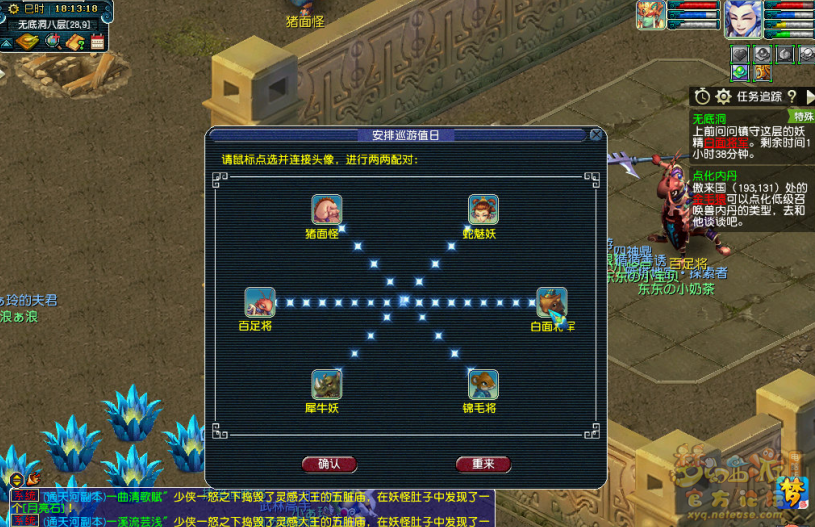
Task: Pick the 锦毛将 portrait
Action: coord(484,385)
